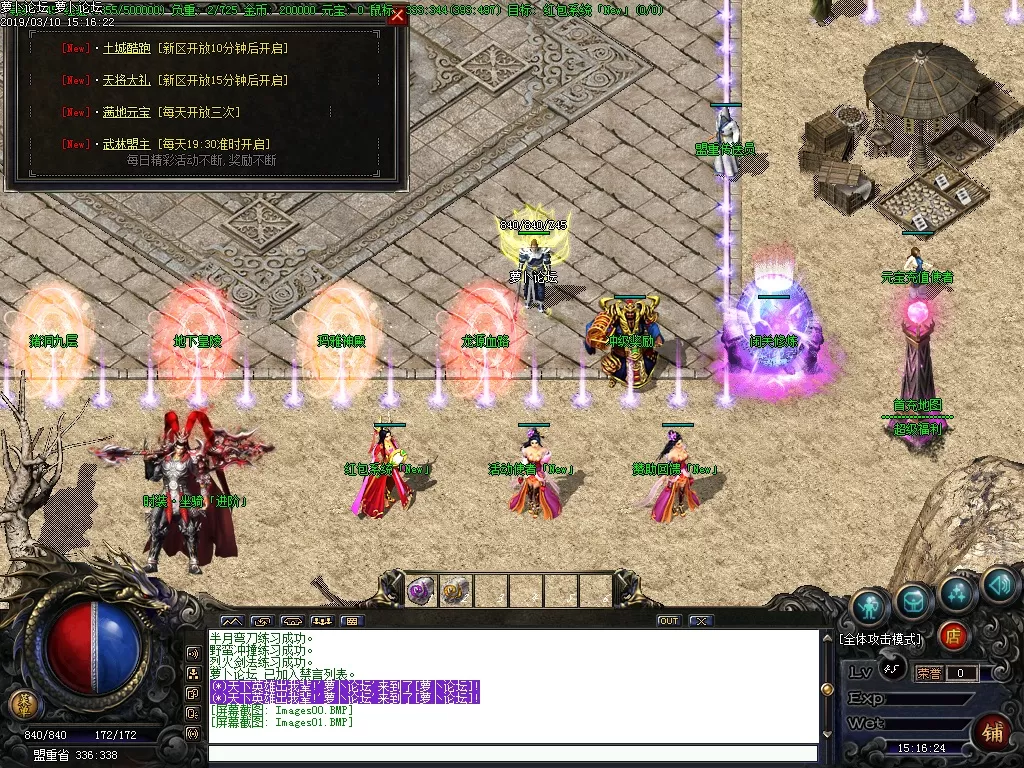1024x768 pixels.
Task: Open the character status icon
Action: (x=870, y=607)
